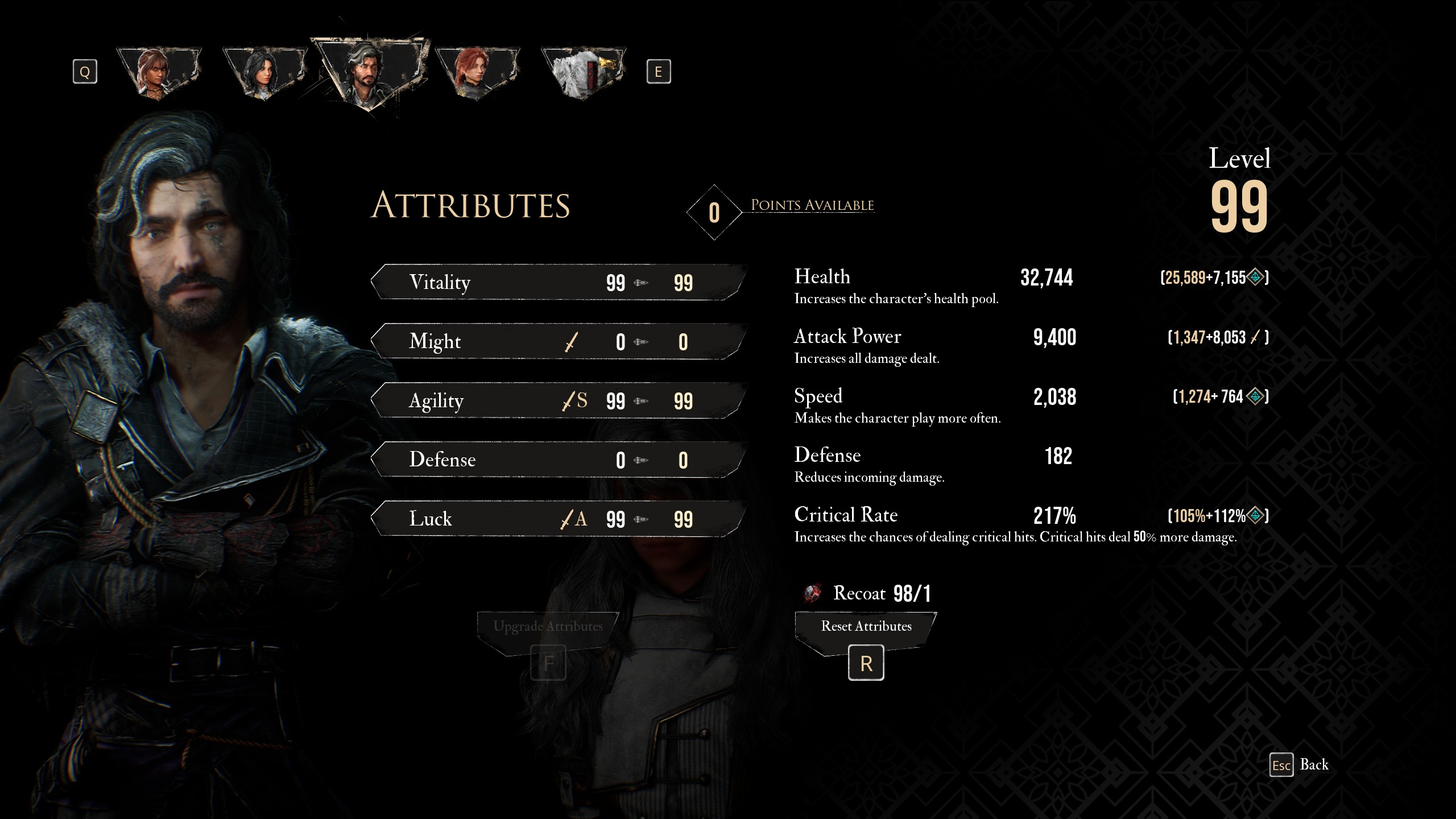Click the Recoat blood icon
Viewport: 1456px width, 819px height.
tap(810, 593)
